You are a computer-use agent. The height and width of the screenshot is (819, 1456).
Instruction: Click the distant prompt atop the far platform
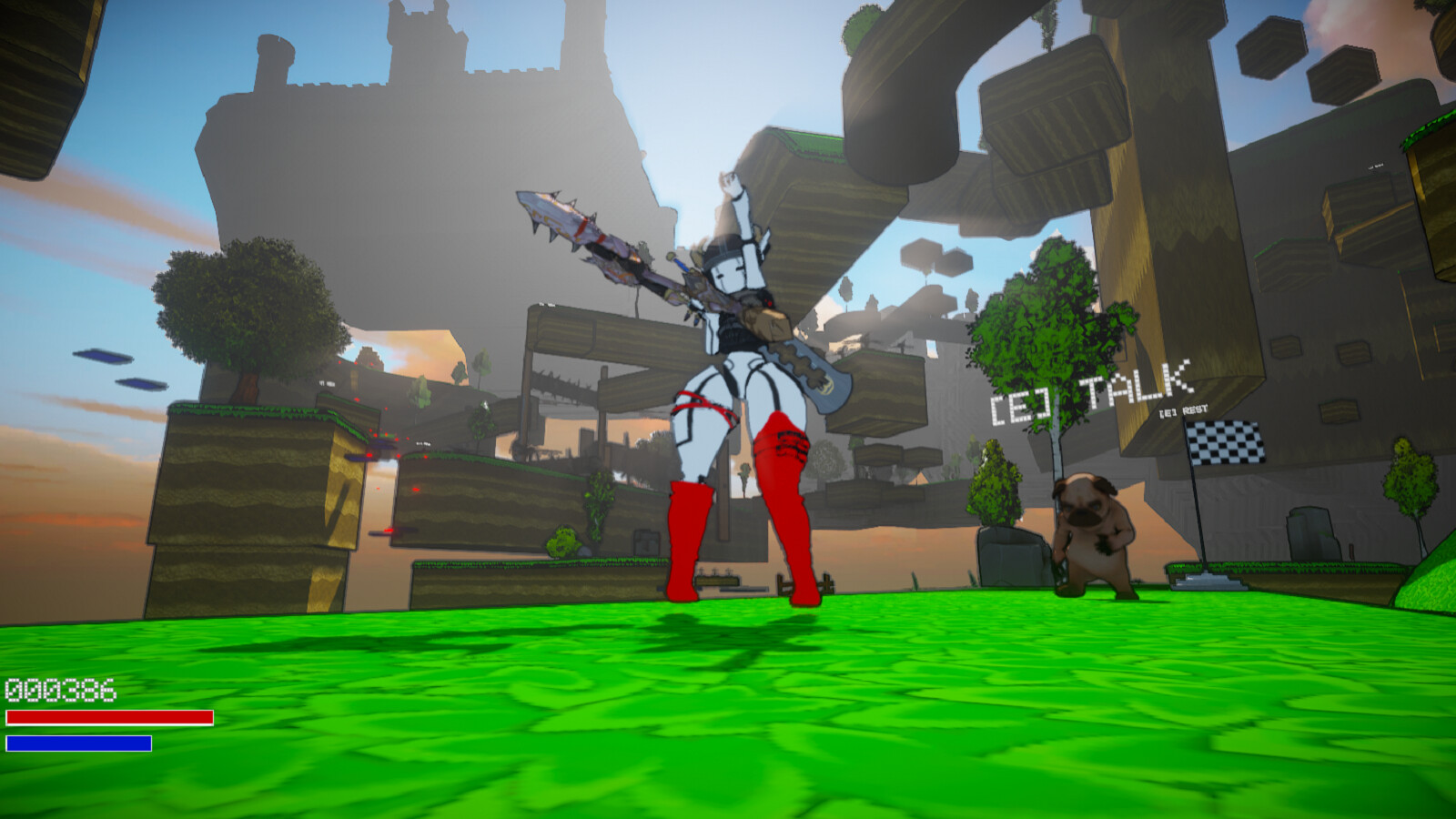tap(1374, 166)
